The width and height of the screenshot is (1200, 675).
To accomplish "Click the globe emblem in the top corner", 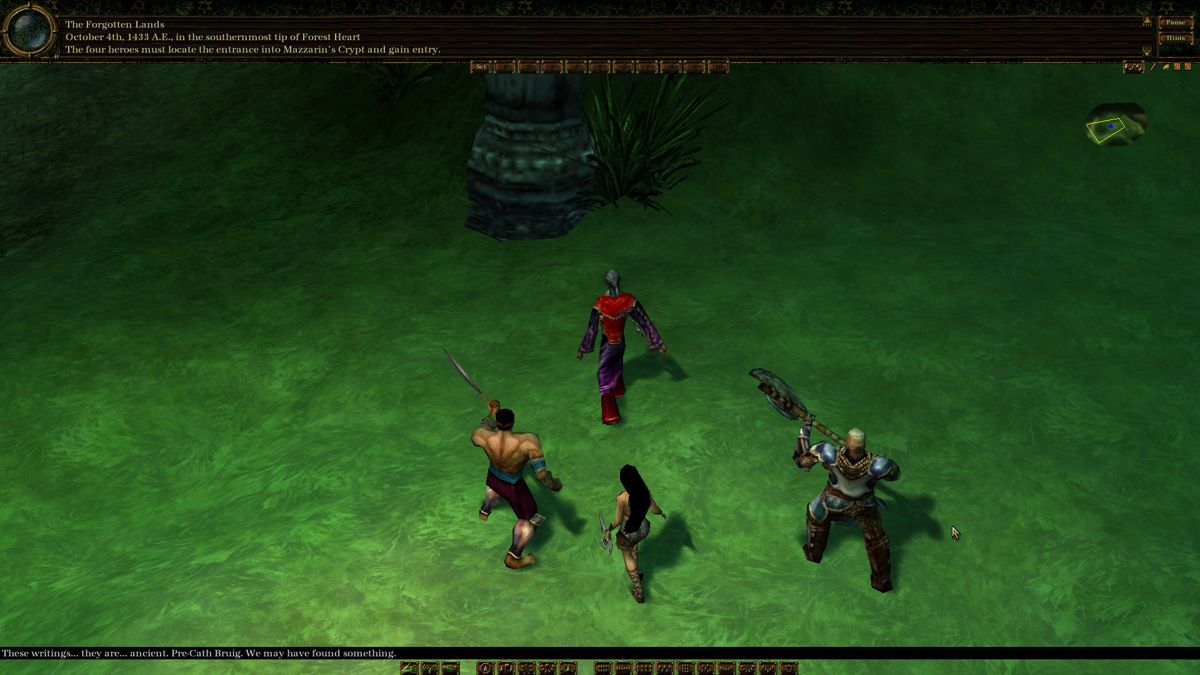I will point(28,30).
